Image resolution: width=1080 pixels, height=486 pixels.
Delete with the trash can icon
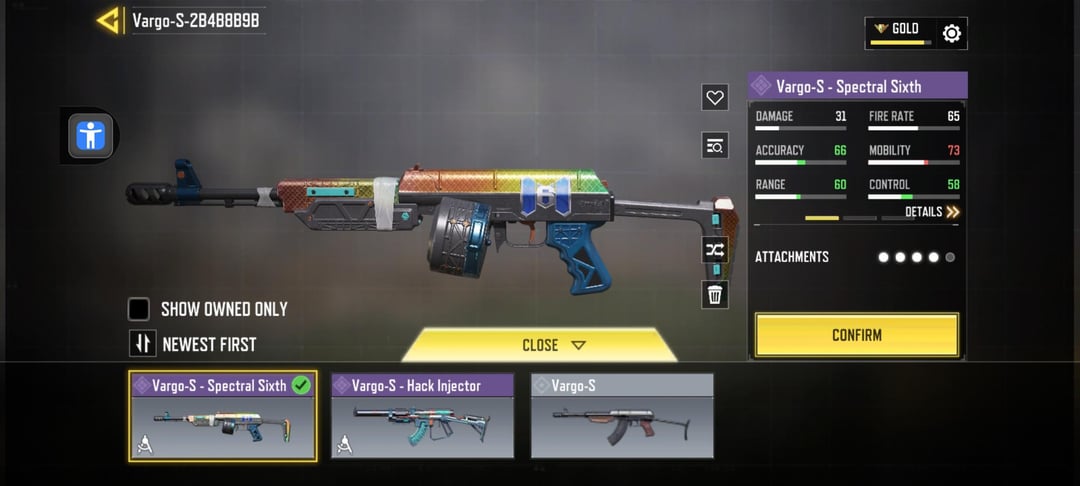click(x=715, y=295)
